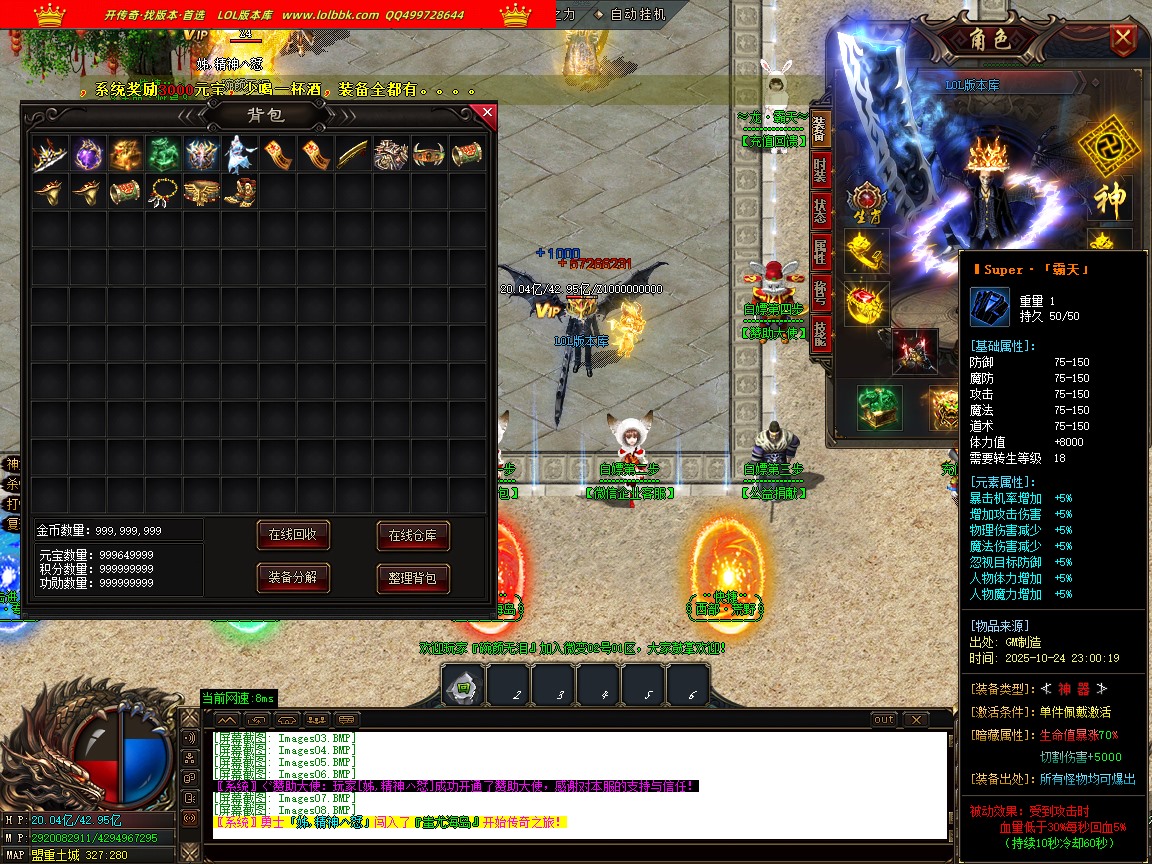Open the 状态 status tab

(x=820, y=211)
